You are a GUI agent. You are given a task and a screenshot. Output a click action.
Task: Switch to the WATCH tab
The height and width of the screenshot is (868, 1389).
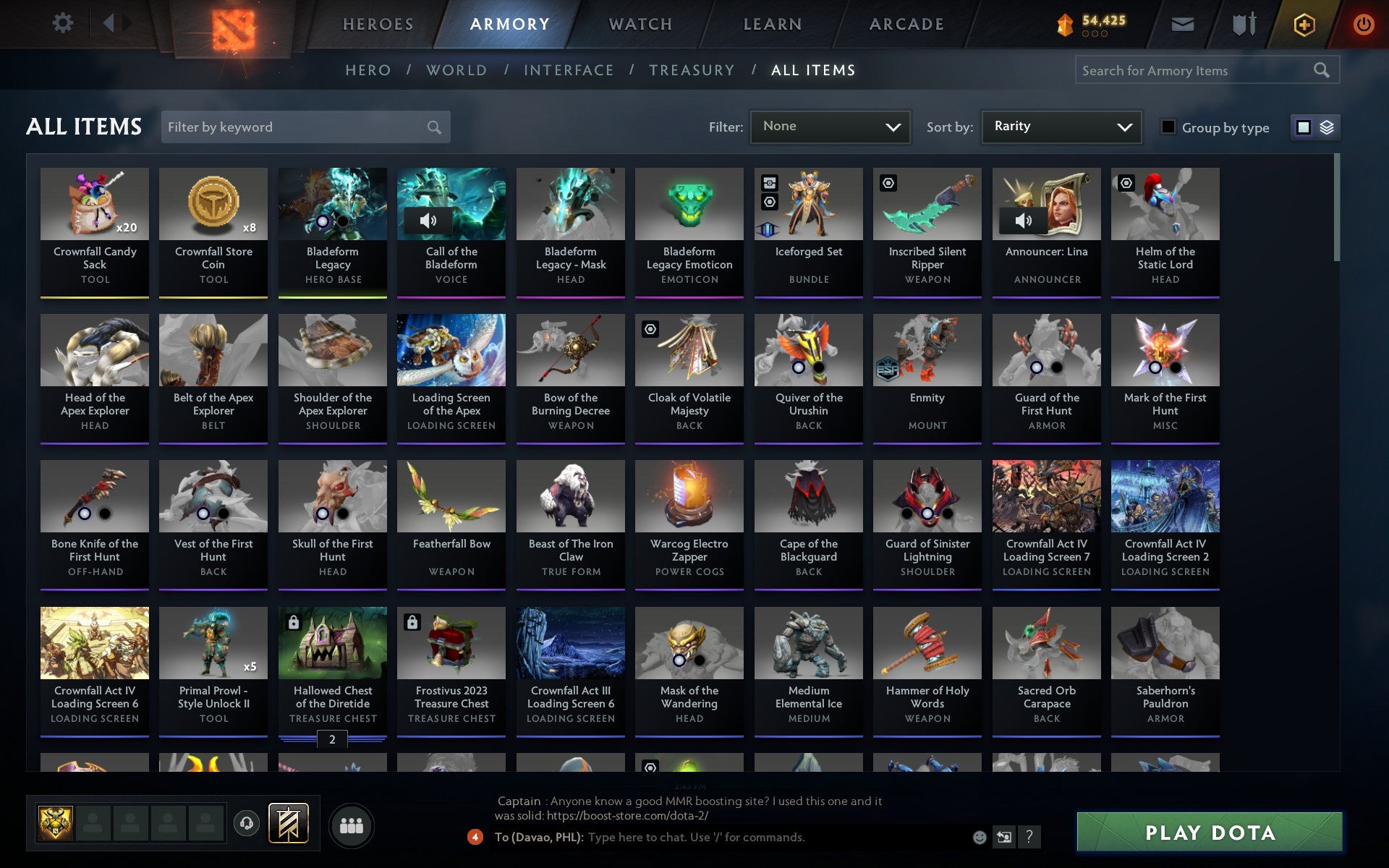tap(639, 24)
